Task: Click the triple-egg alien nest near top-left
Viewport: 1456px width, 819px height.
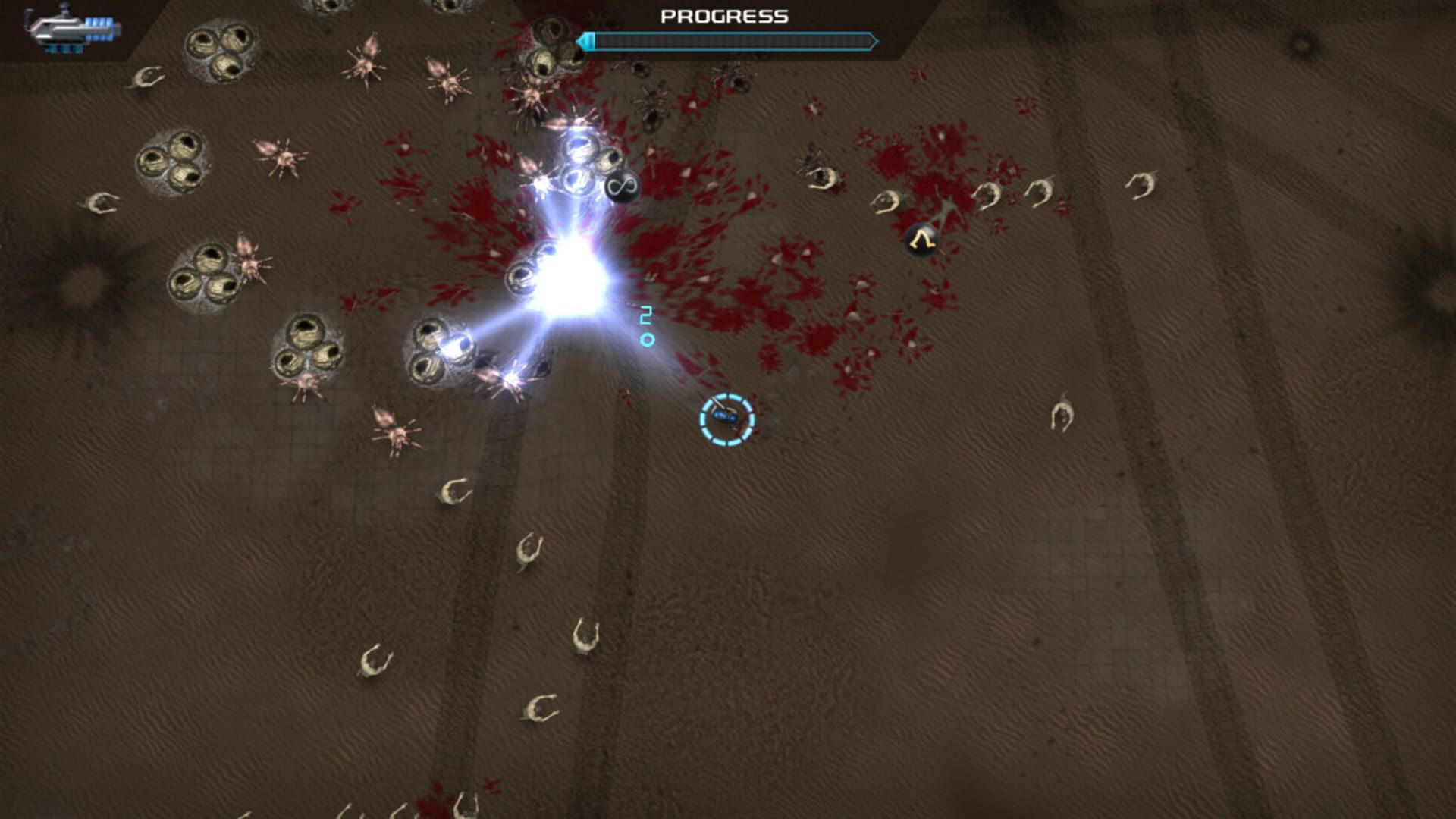Action: click(220, 53)
